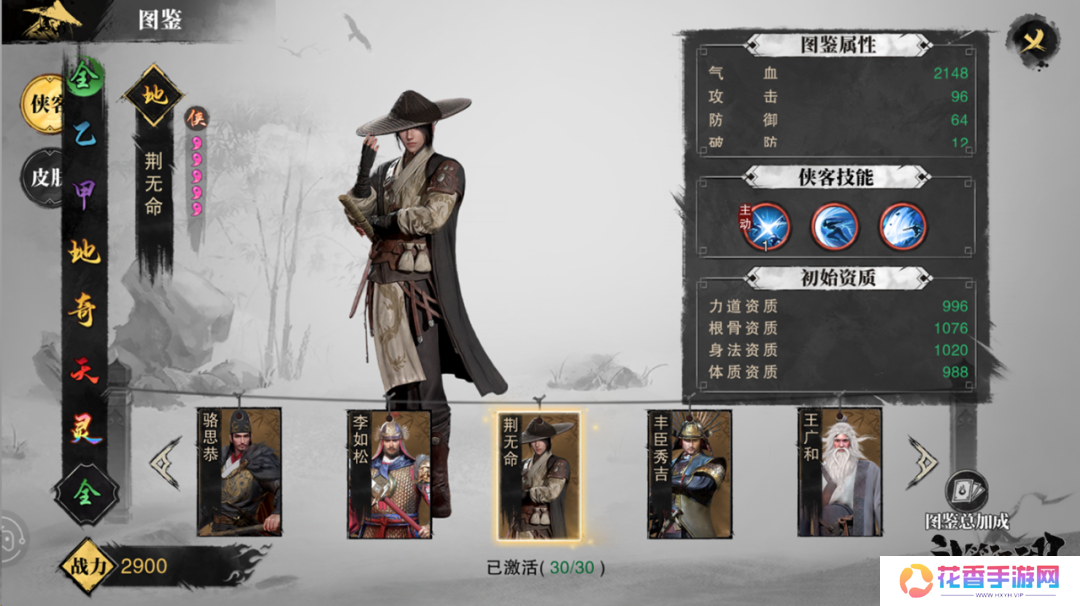The width and height of the screenshot is (1080, 606).
Task: Toggle the 全 dropdown diamond at the bottom
Action: point(86,490)
